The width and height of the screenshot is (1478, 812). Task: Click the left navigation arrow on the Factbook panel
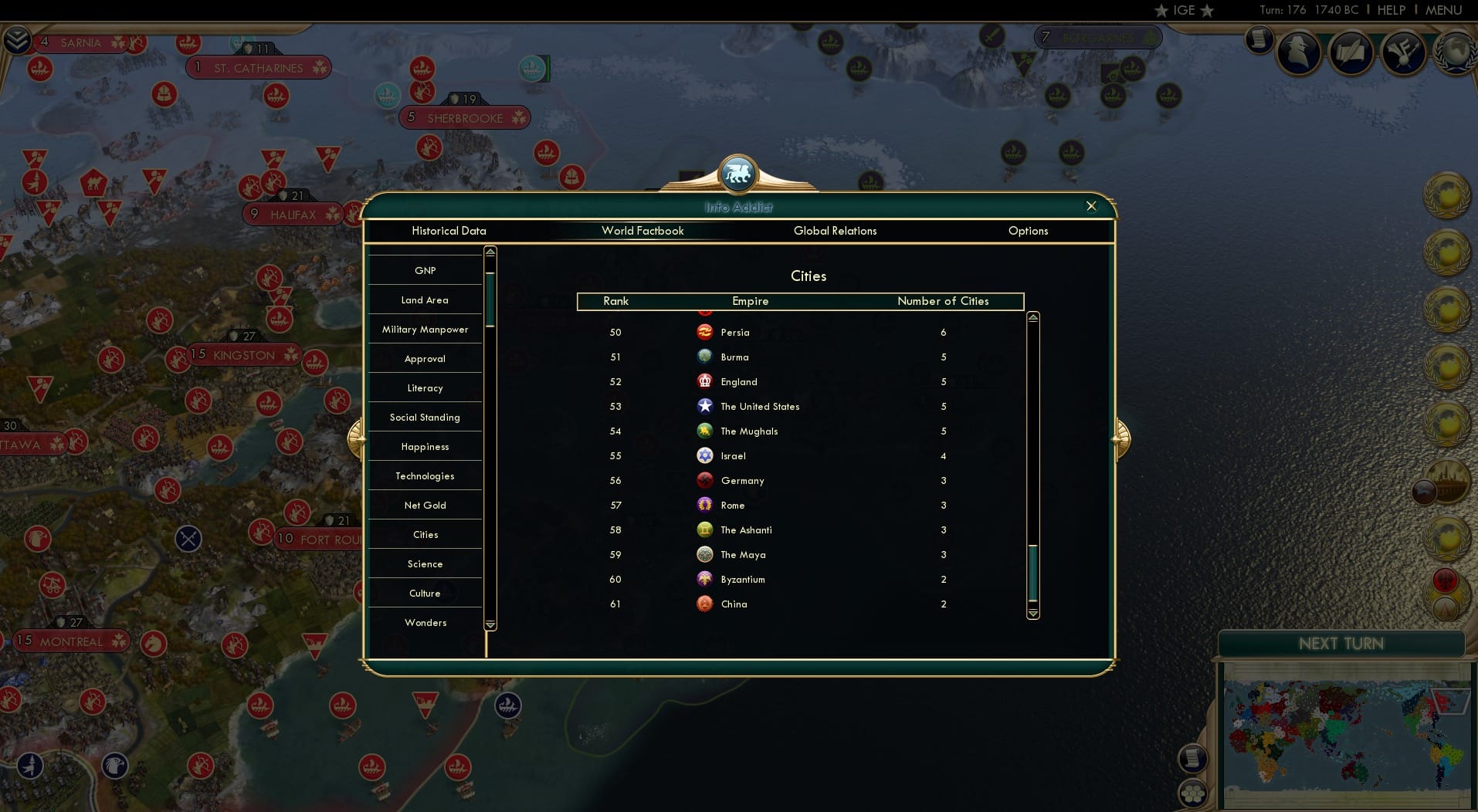tap(358, 438)
